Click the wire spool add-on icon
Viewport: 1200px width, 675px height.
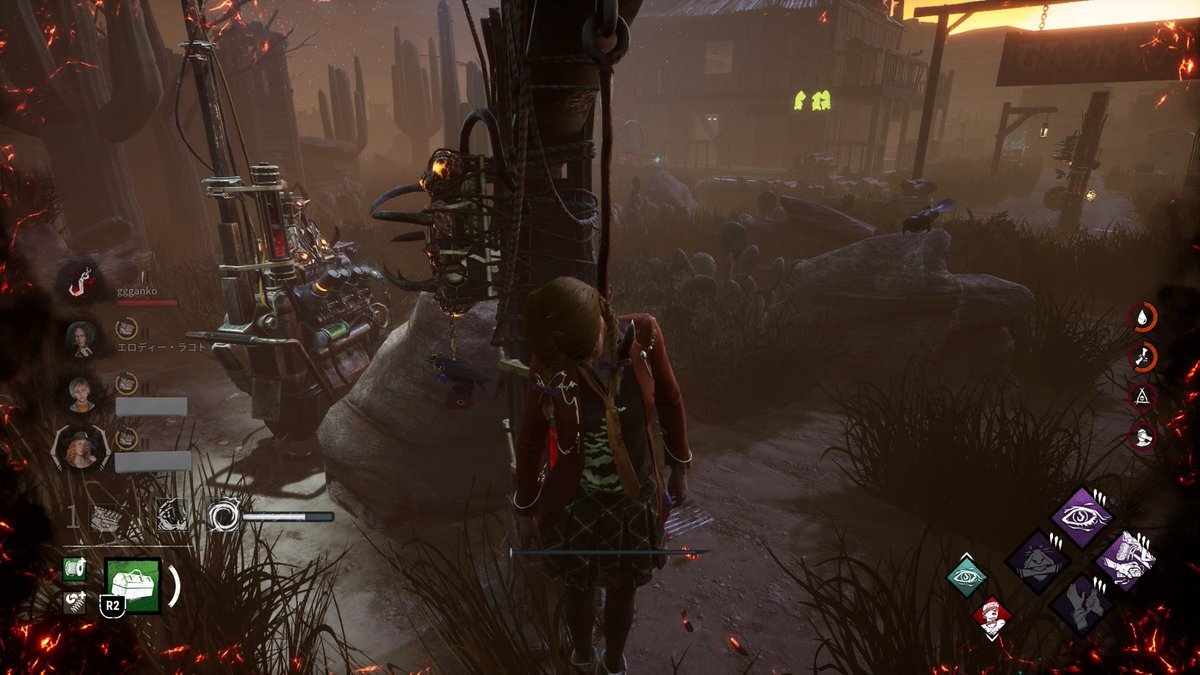tap(74, 569)
